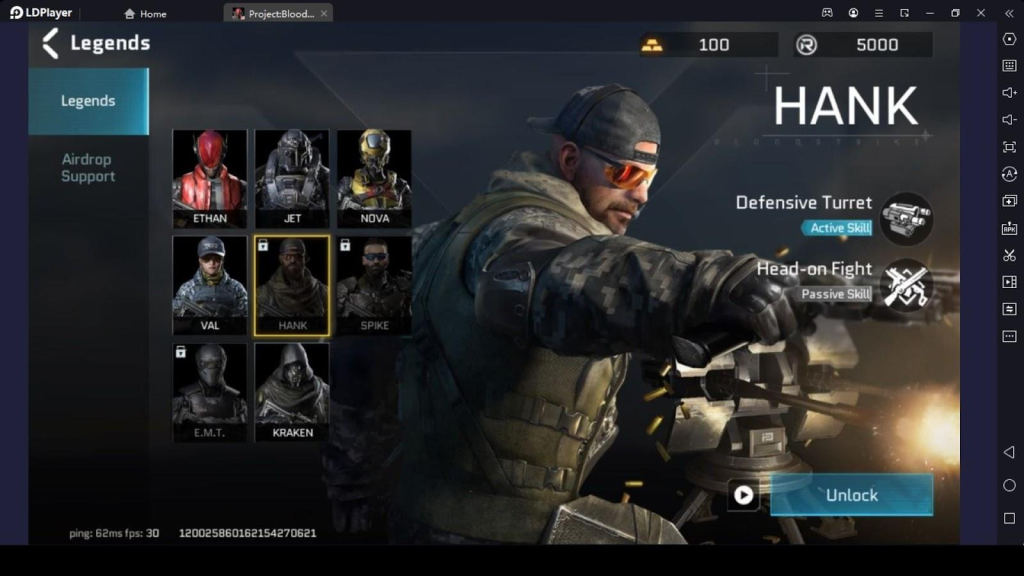The width and height of the screenshot is (1024, 576).
Task: Play the legend preview video
Action: (x=743, y=495)
